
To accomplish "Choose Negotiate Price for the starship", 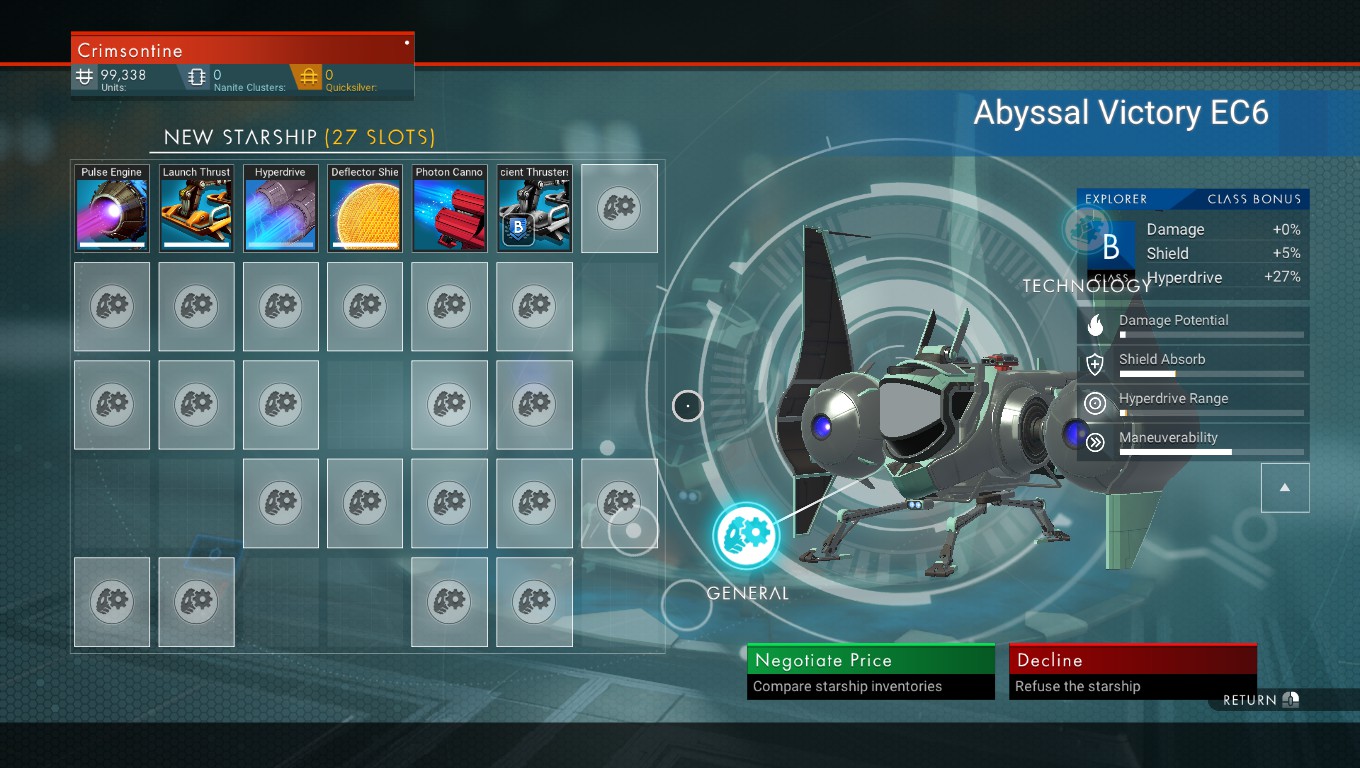I will 870,671.
